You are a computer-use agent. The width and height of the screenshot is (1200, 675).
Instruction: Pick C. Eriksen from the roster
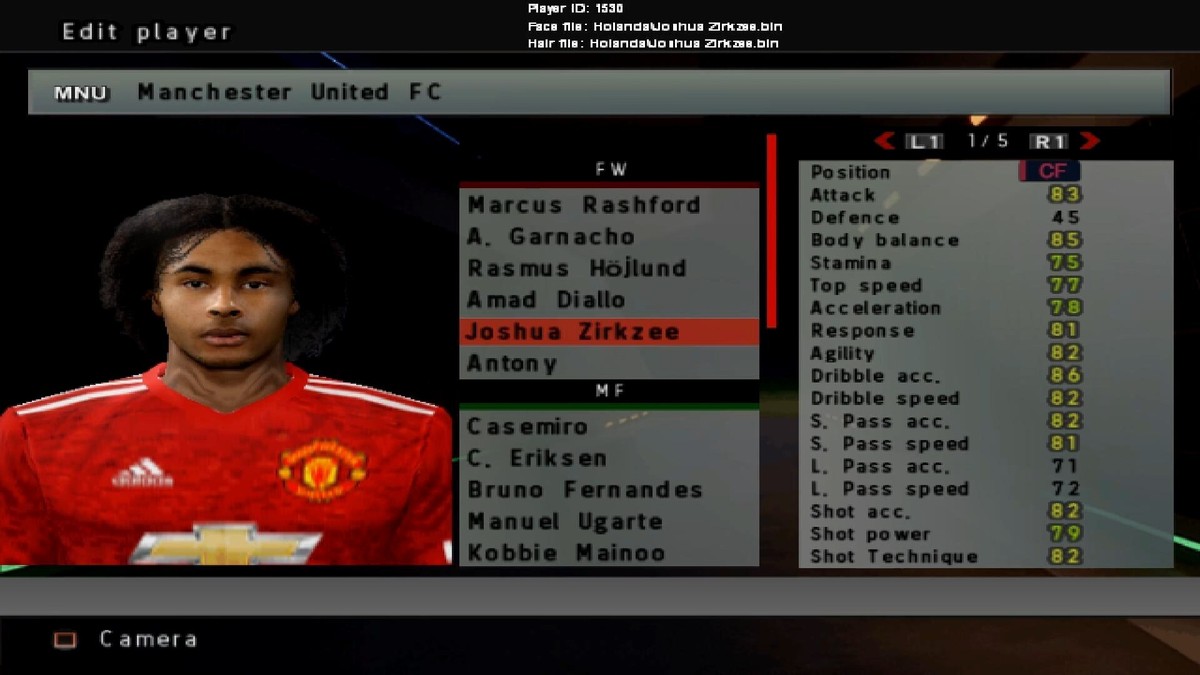coord(537,459)
